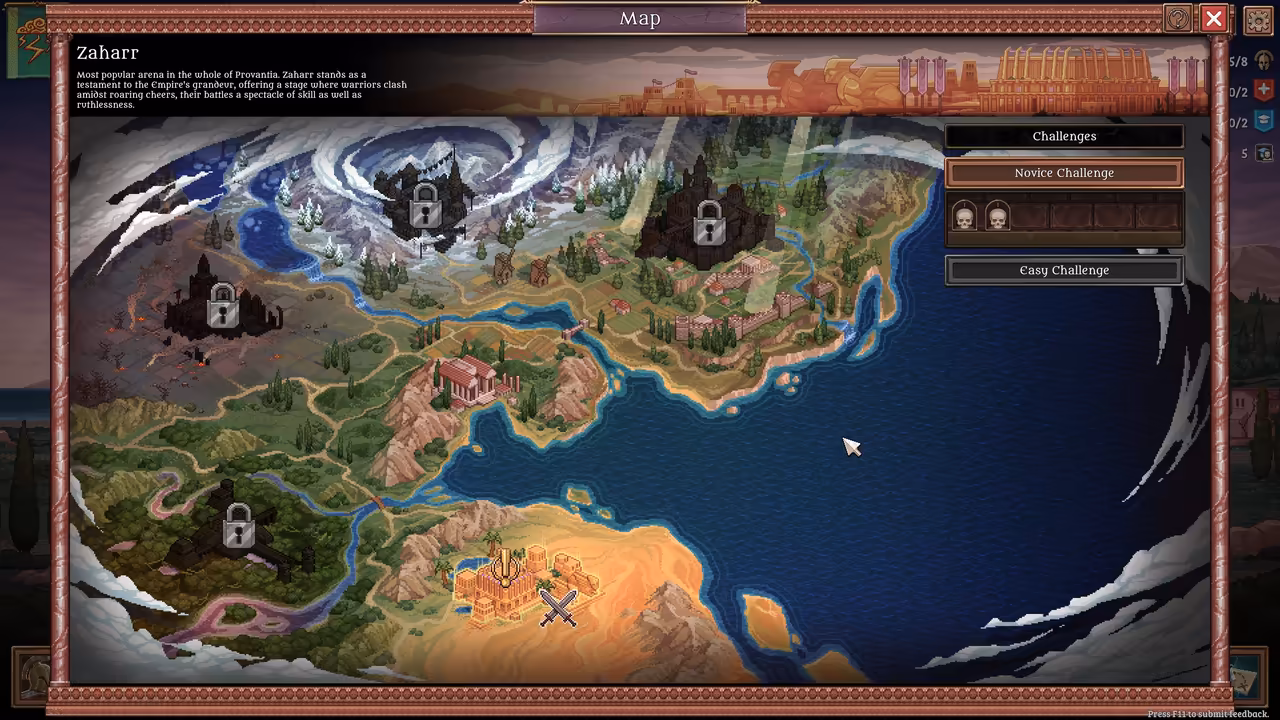
Task: Click the second skull difficulty icon
Action: 998,216
